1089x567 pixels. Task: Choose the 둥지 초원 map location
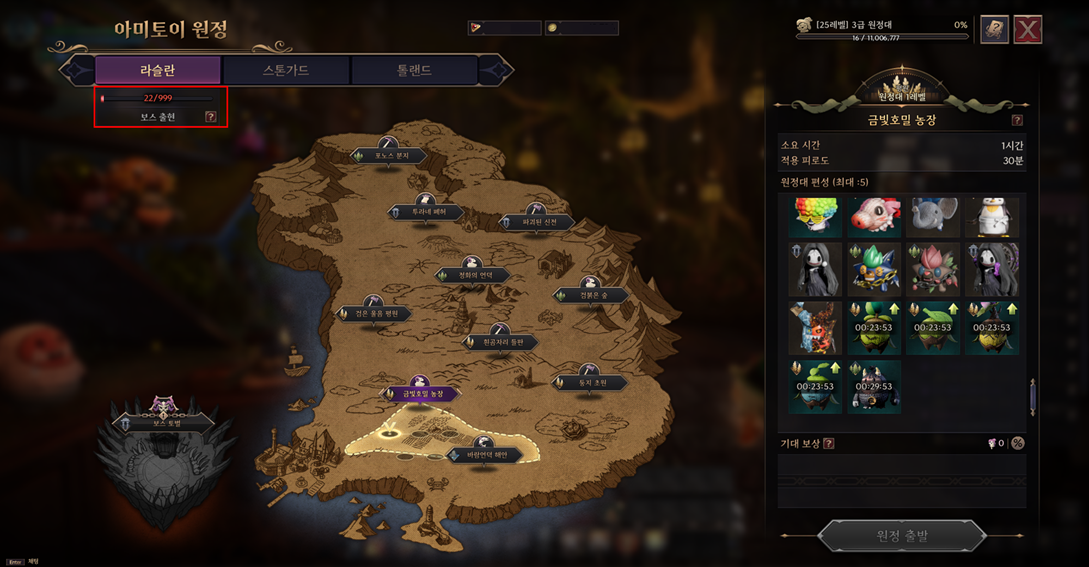[591, 382]
